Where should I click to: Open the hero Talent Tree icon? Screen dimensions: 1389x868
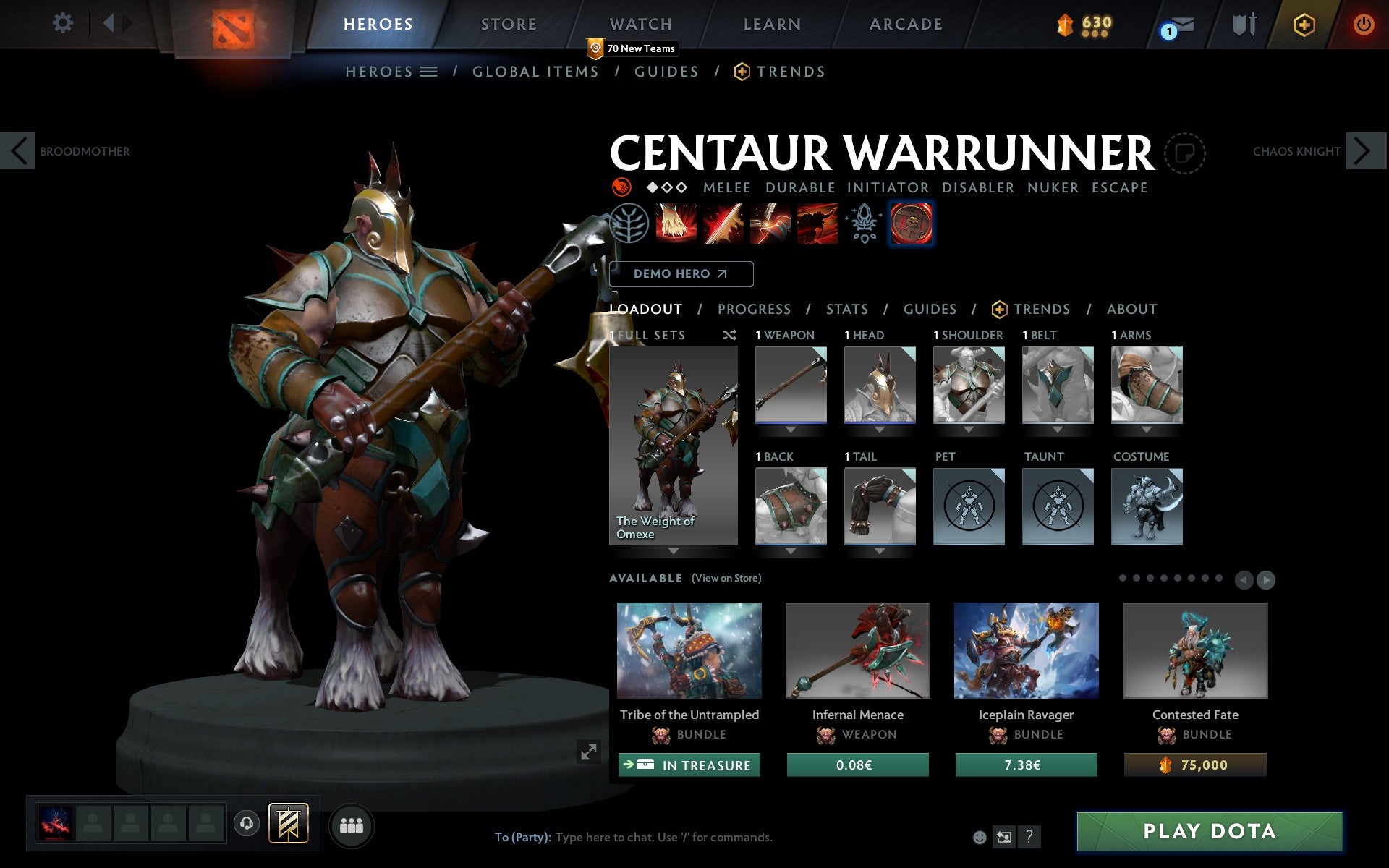point(629,224)
